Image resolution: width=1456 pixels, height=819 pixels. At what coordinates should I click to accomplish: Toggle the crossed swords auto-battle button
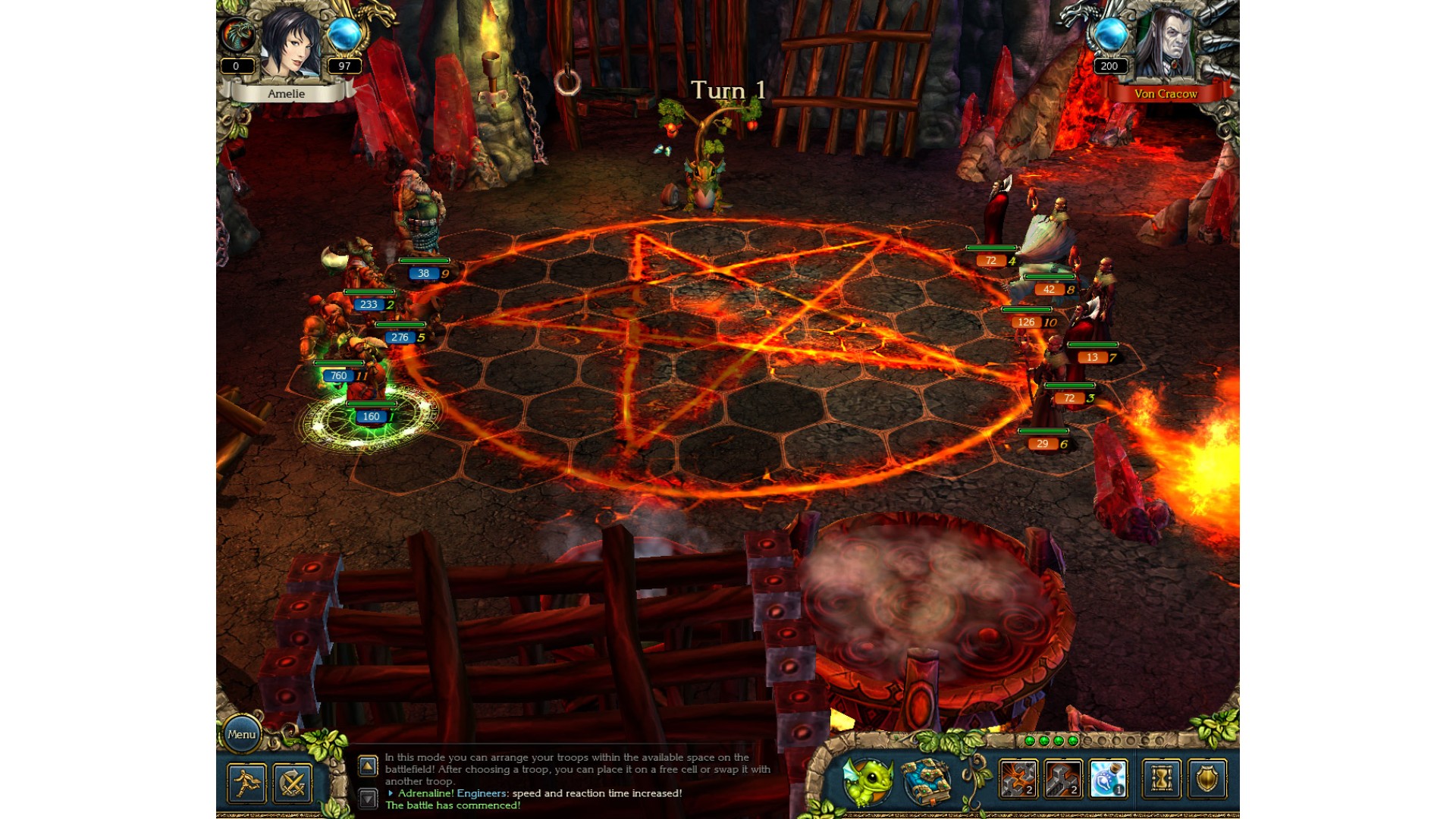coord(292,783)
